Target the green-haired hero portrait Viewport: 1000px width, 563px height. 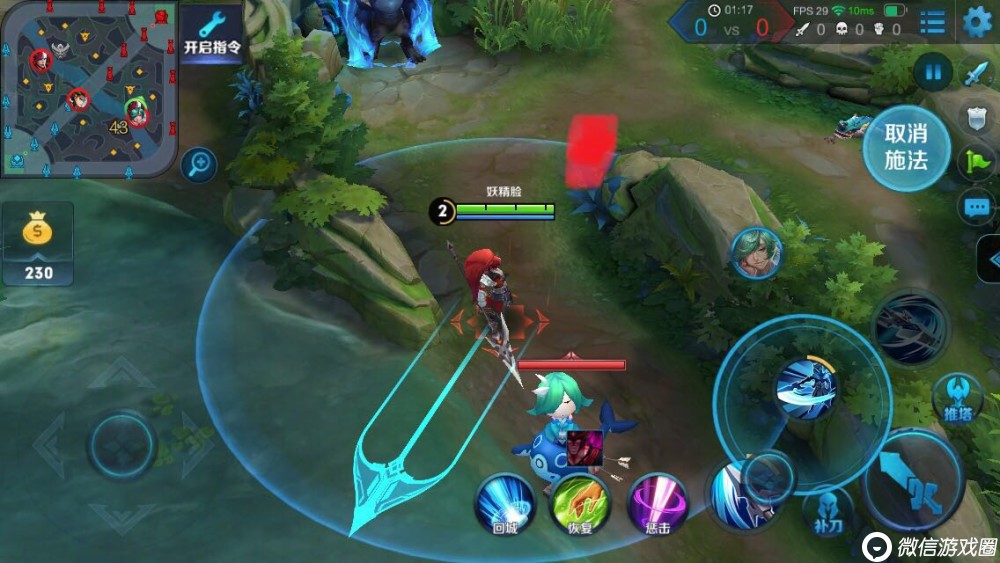click(756, 253)
